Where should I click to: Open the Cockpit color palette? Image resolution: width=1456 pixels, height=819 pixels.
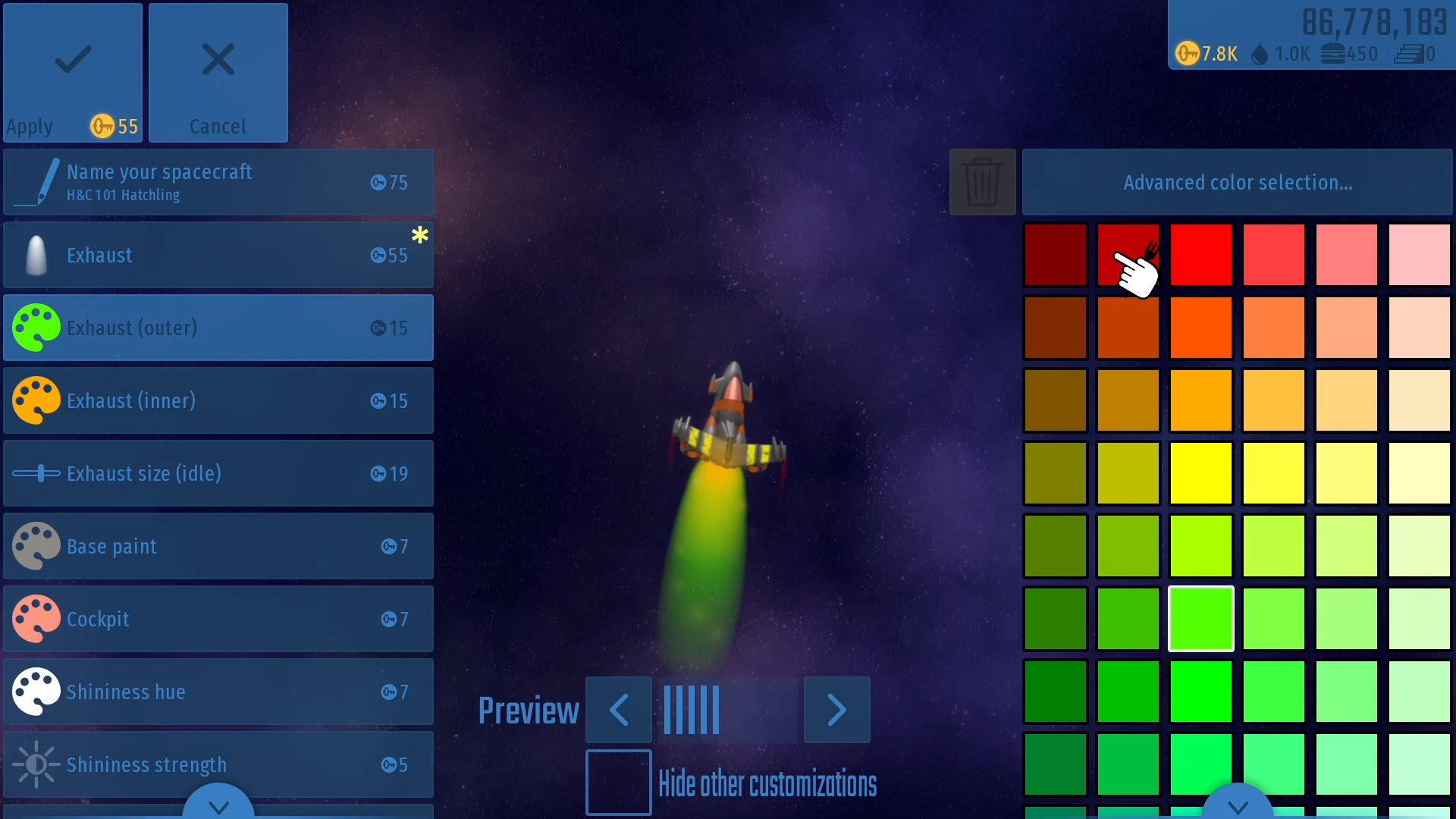click(218, 619)
